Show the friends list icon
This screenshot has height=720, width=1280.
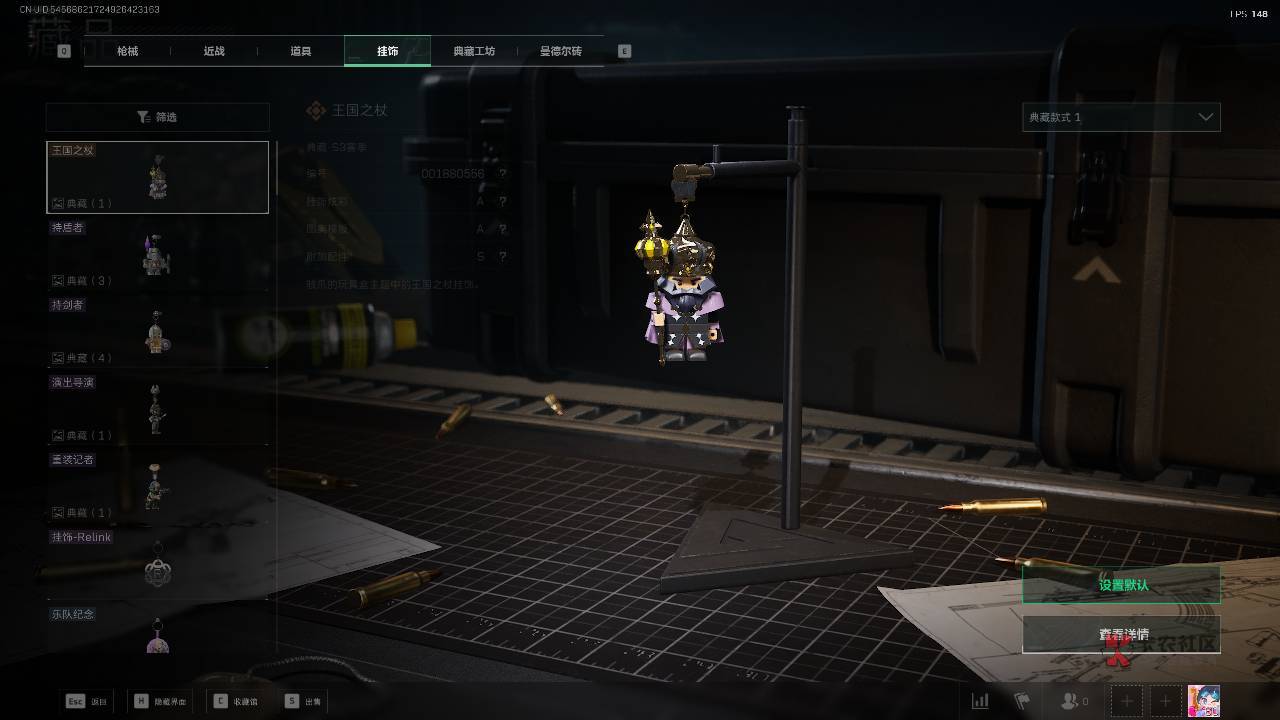[1075, 701]
